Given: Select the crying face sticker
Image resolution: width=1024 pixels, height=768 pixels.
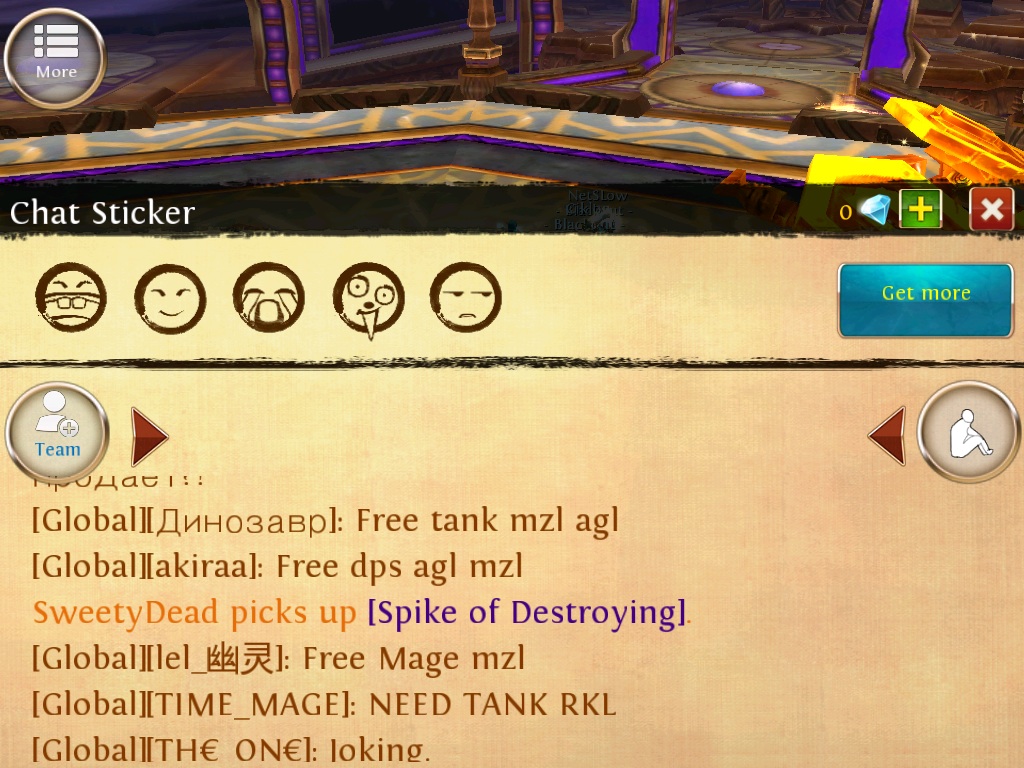Looking at the screenshot, I should (268, 298).
